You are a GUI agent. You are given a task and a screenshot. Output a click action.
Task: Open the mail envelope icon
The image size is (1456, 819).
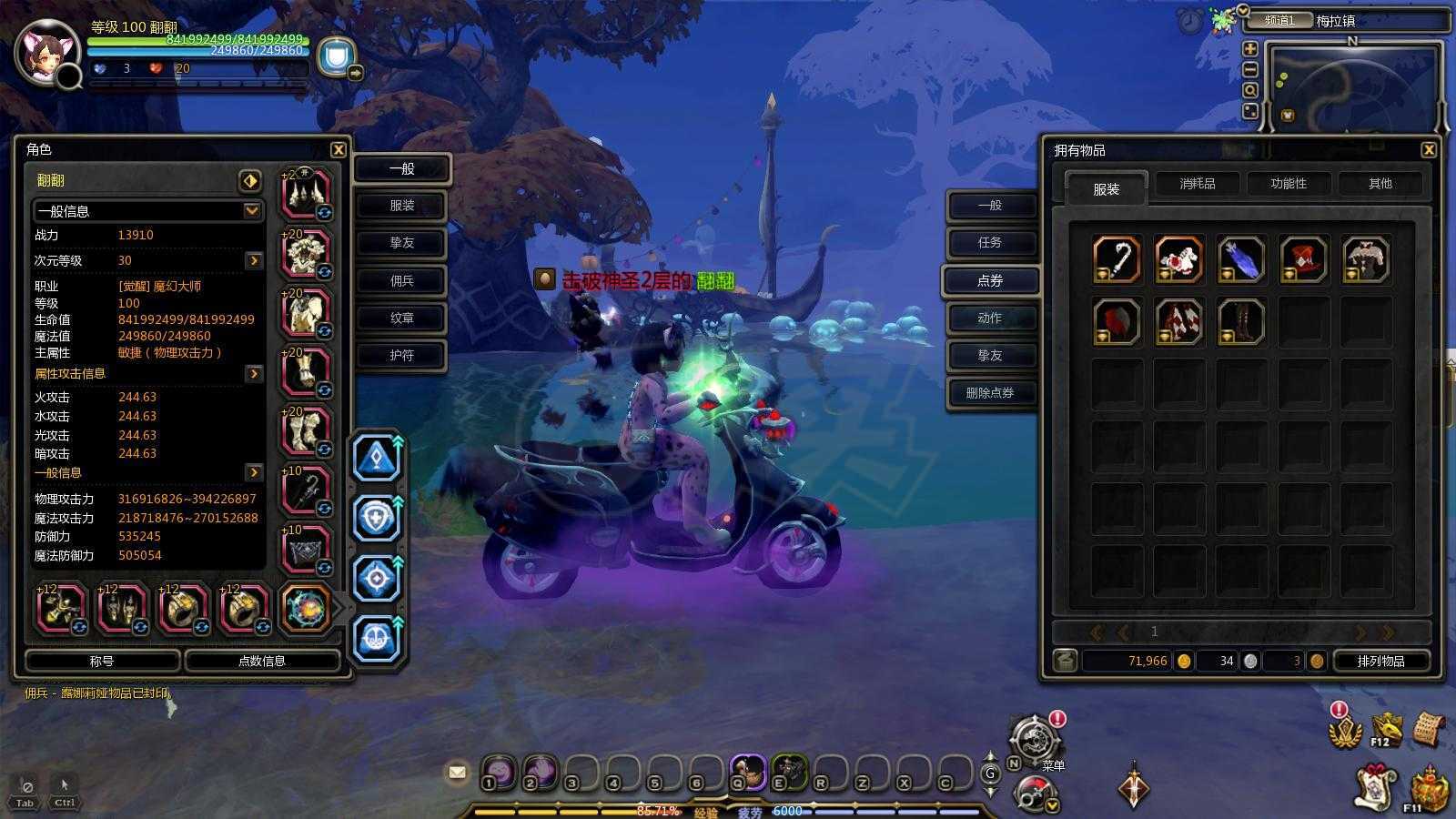click(457, 773)
